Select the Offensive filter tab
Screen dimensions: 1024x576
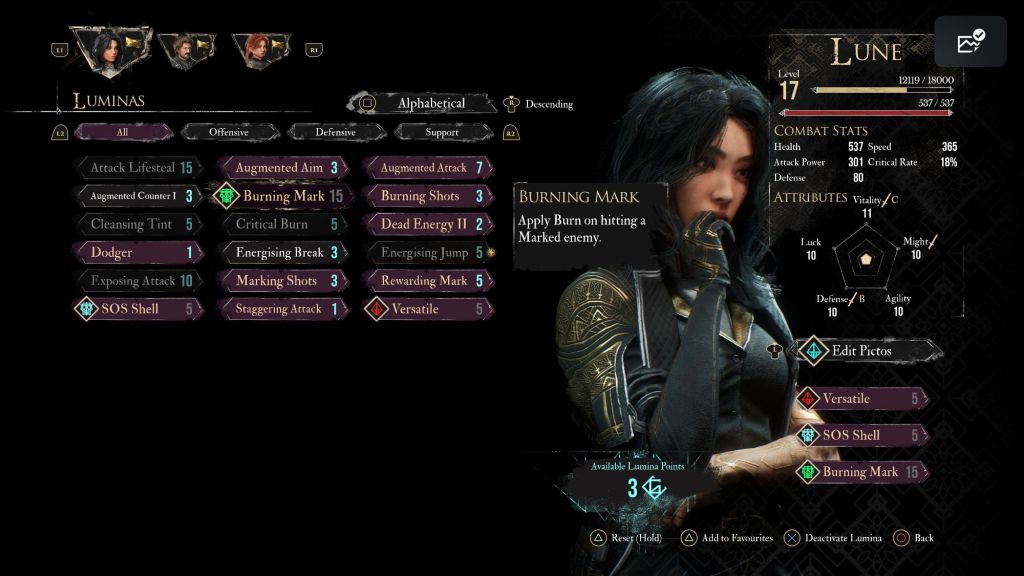pos(229,132)
